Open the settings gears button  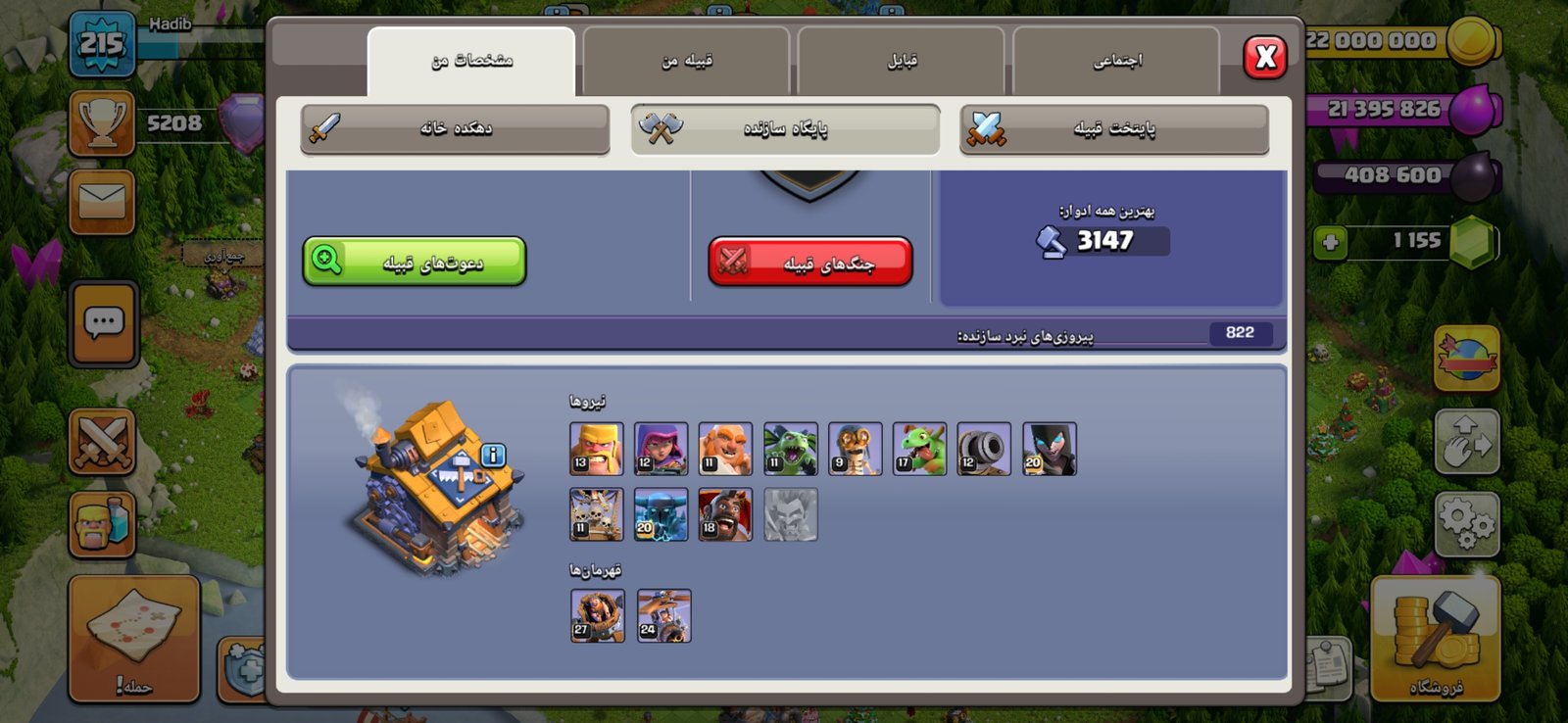pyautogui.click(x=1466, y=524)
